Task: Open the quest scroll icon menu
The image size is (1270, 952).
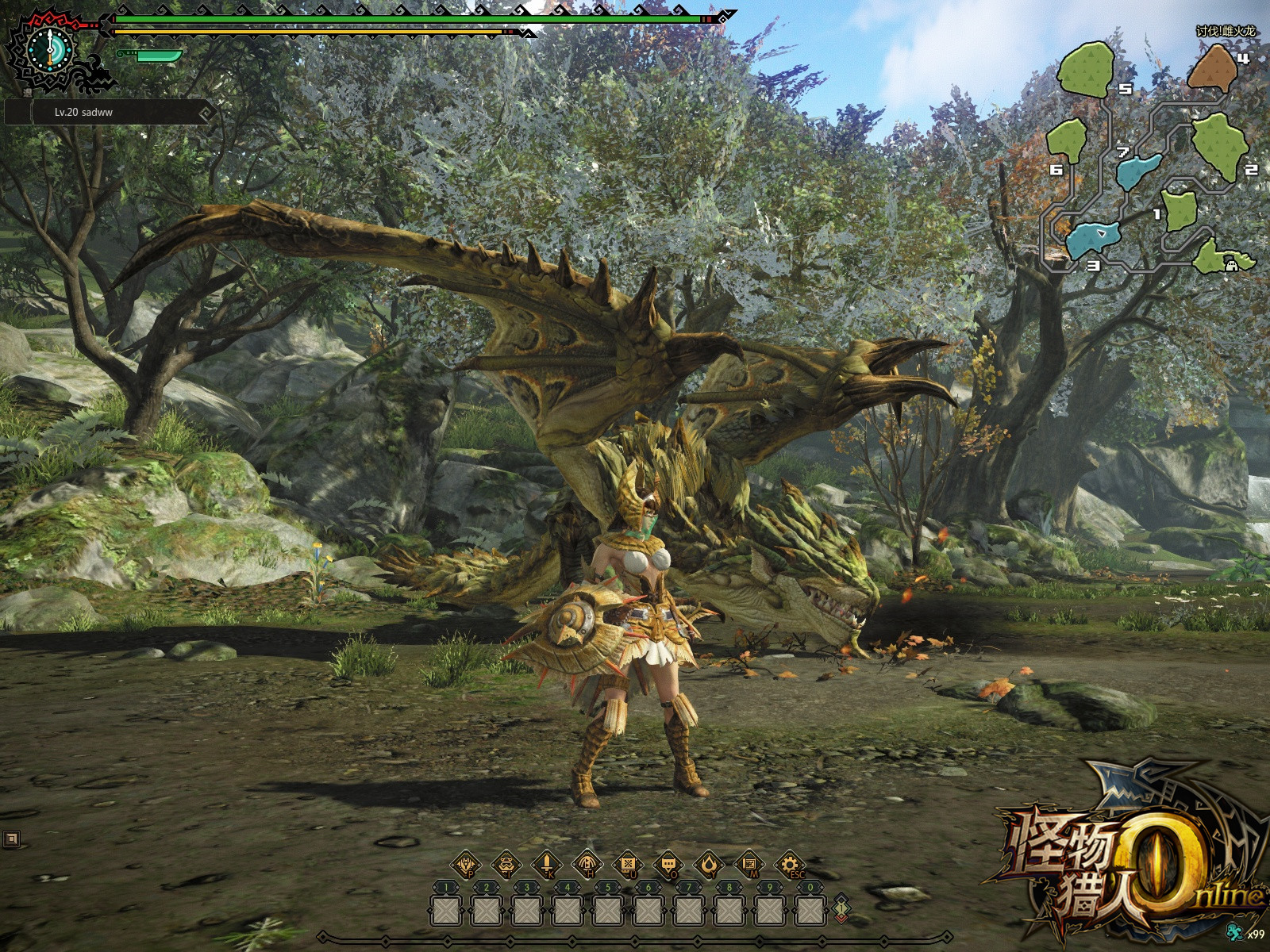Action: 628,864
